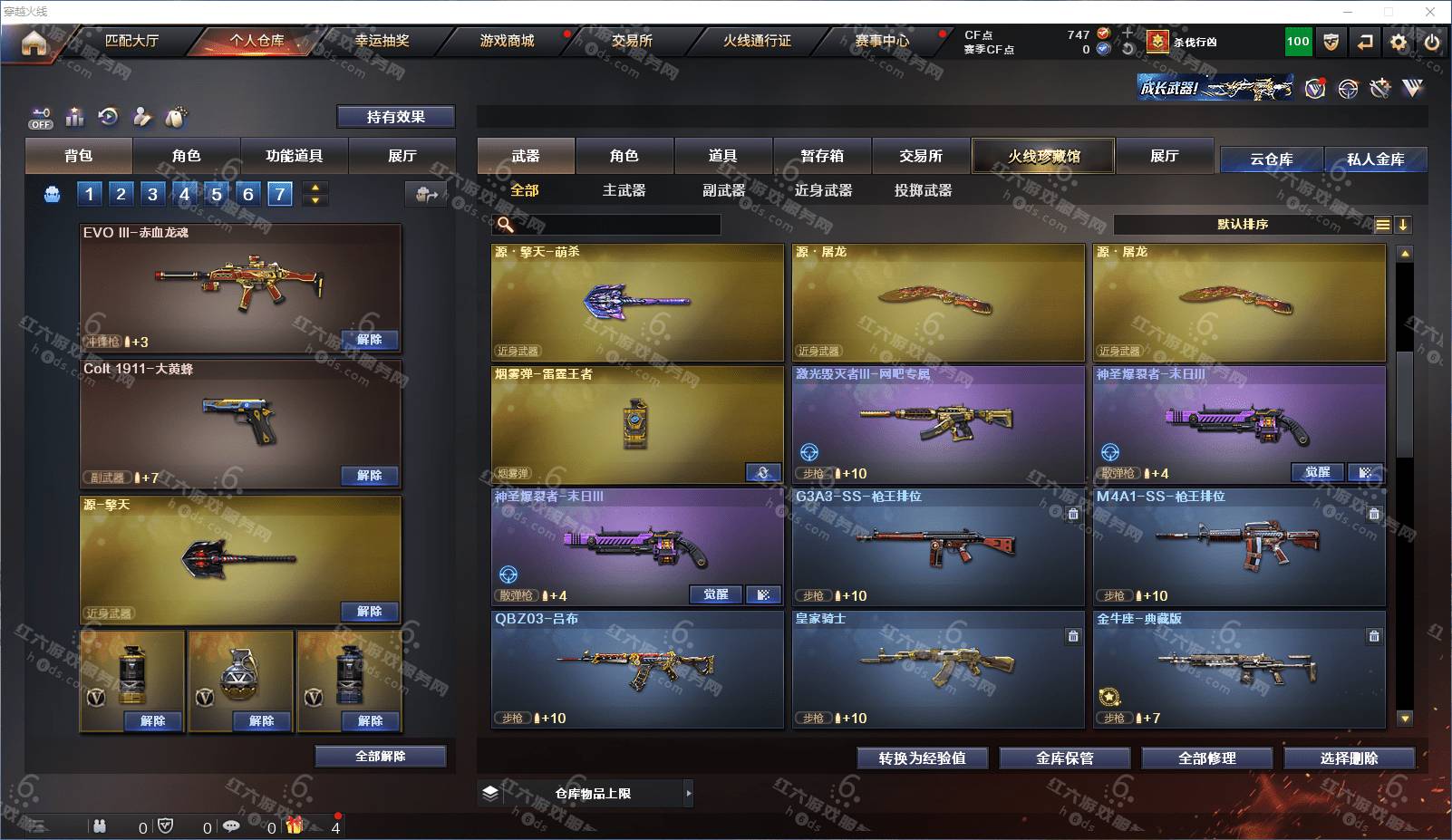The image size is (1452, 840).
Task: Switch to the 火线珍藏馆 tab
Action: pos(1043,156)
